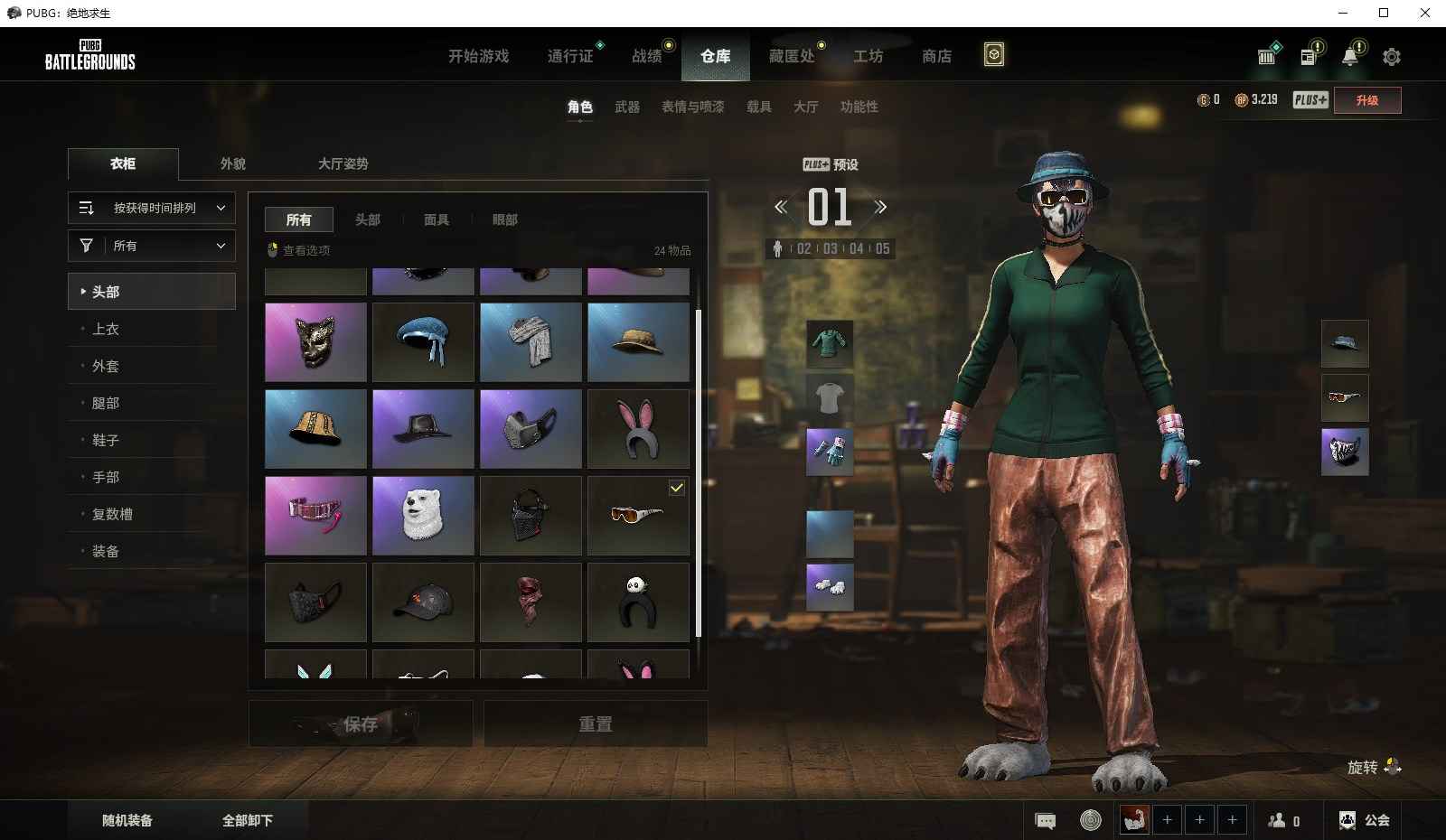Screen dimensions: 1446x840
Task: Switch to the 商店 store tab
Action: point(936,56)
